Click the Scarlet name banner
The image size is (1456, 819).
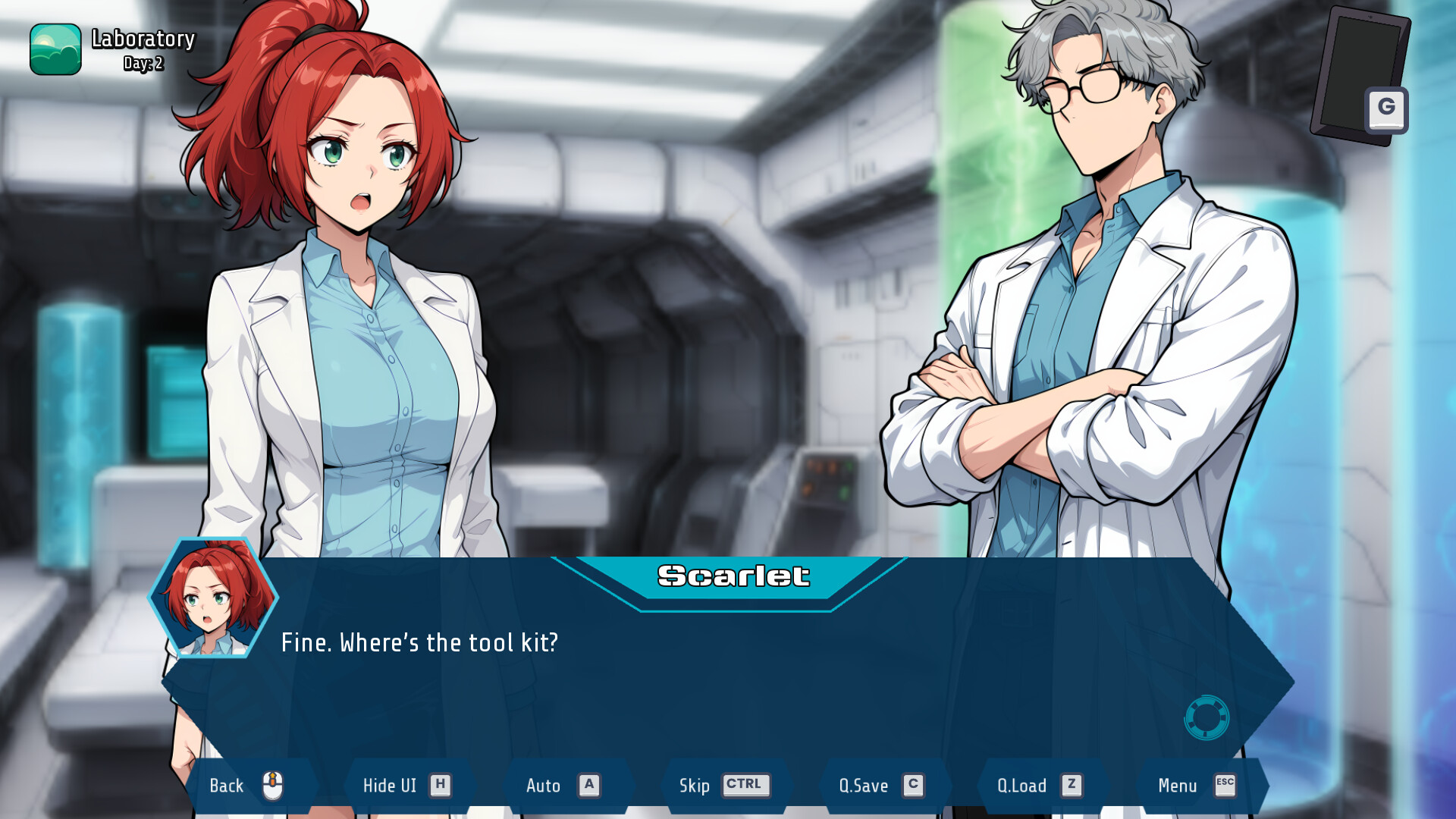pos(733,576)
